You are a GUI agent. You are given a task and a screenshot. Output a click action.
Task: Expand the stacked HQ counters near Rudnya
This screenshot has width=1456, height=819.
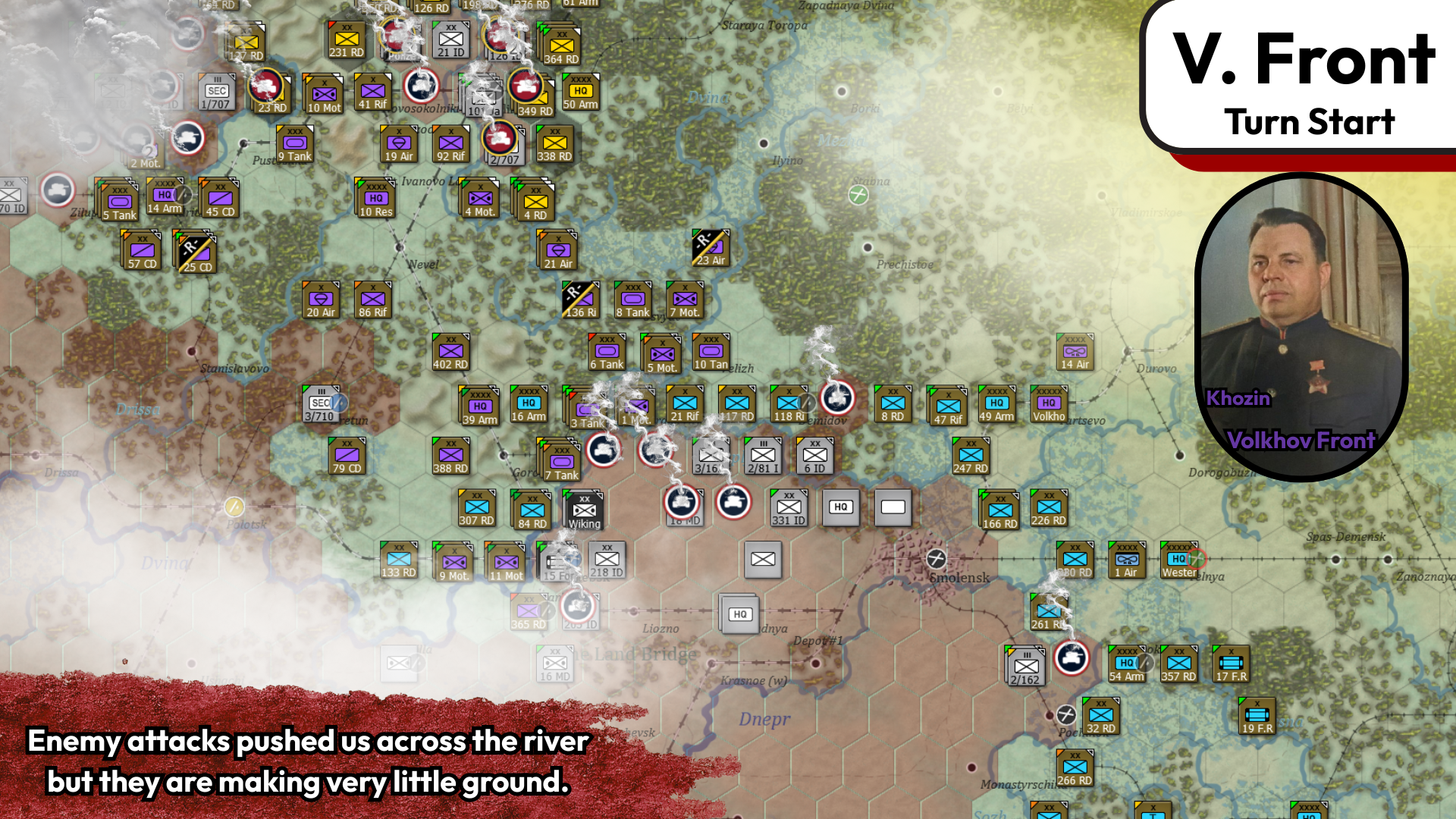pyautogui.click(x=741, y=613)
